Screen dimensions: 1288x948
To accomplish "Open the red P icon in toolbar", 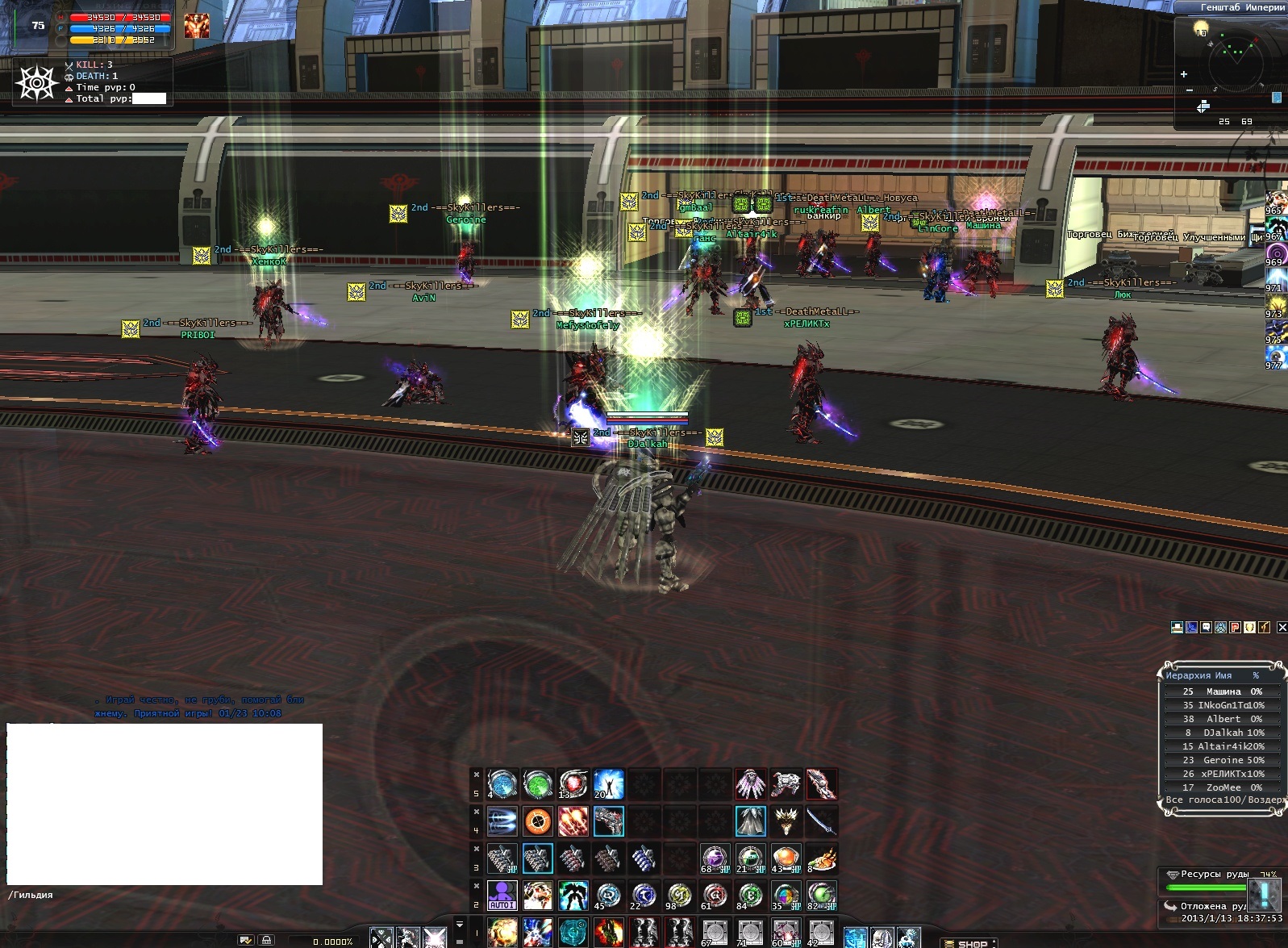I will click(1236, 627).
